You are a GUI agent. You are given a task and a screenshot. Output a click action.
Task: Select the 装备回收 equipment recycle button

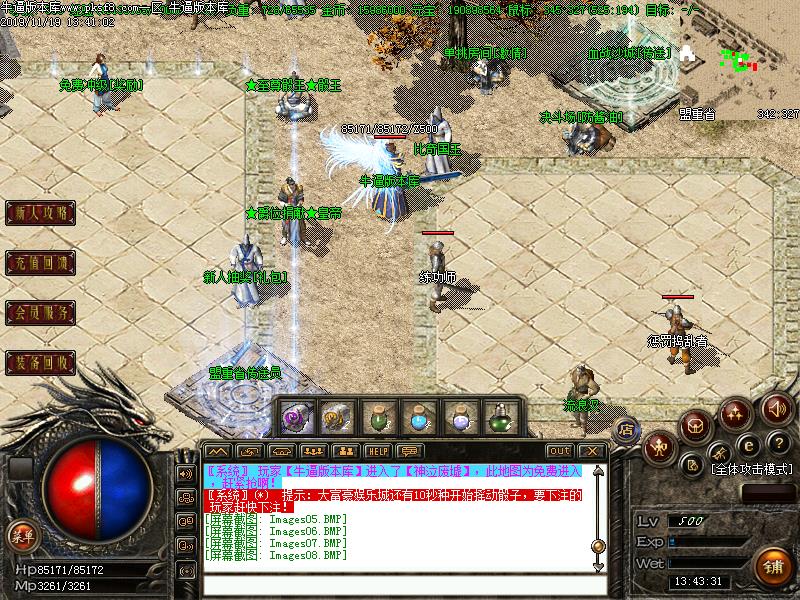point(41,362)
